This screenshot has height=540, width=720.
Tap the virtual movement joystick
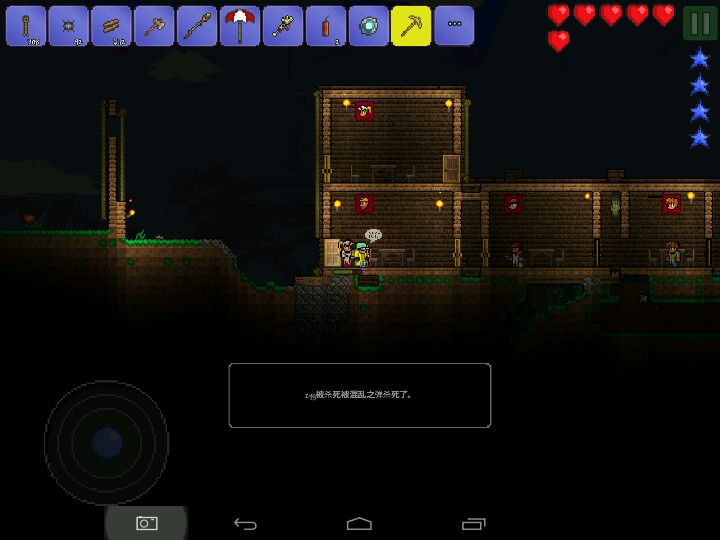pyautogui.click(x=107, y=442)
